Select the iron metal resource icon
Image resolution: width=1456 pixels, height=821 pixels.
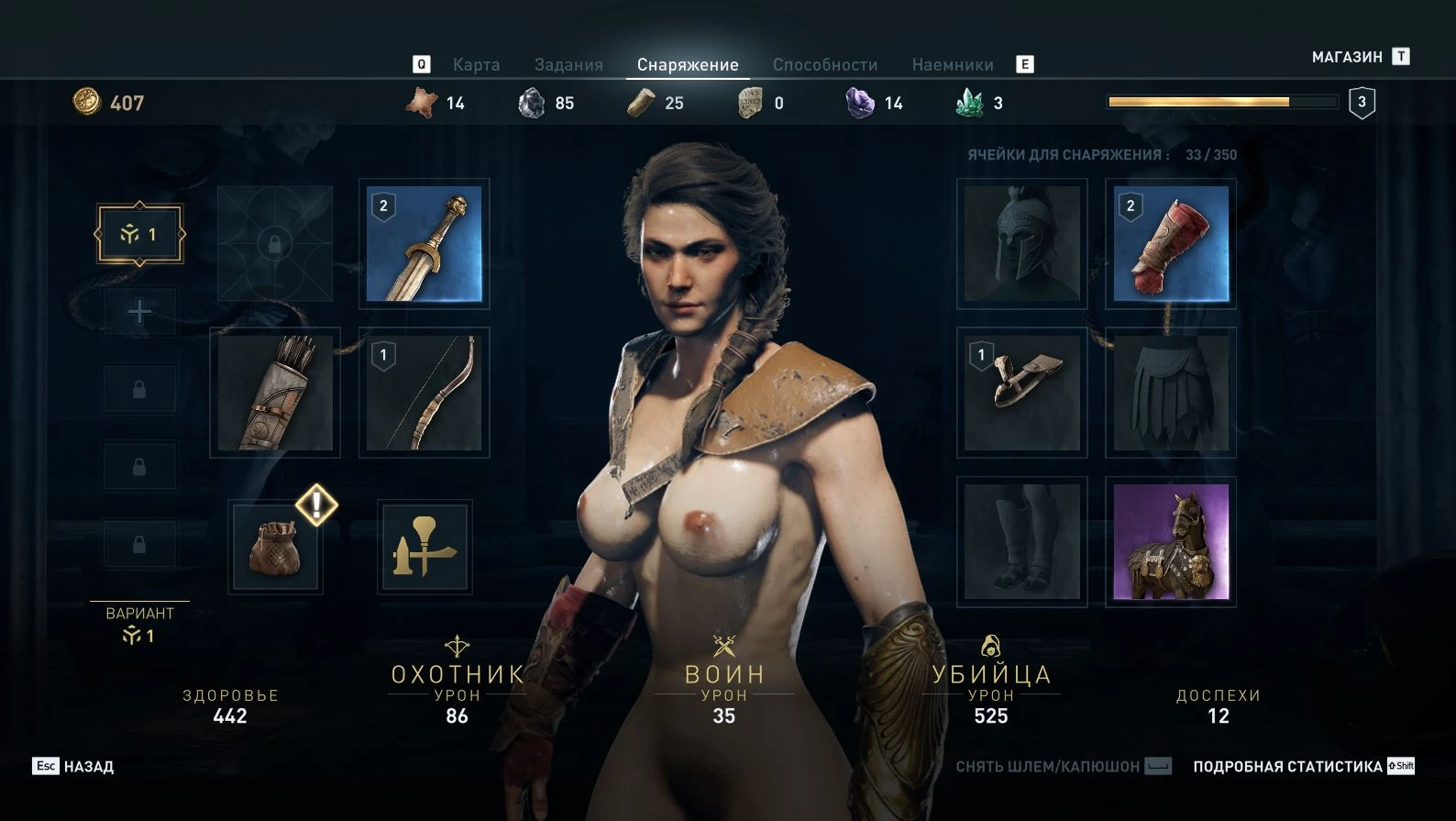click(531, 103)
